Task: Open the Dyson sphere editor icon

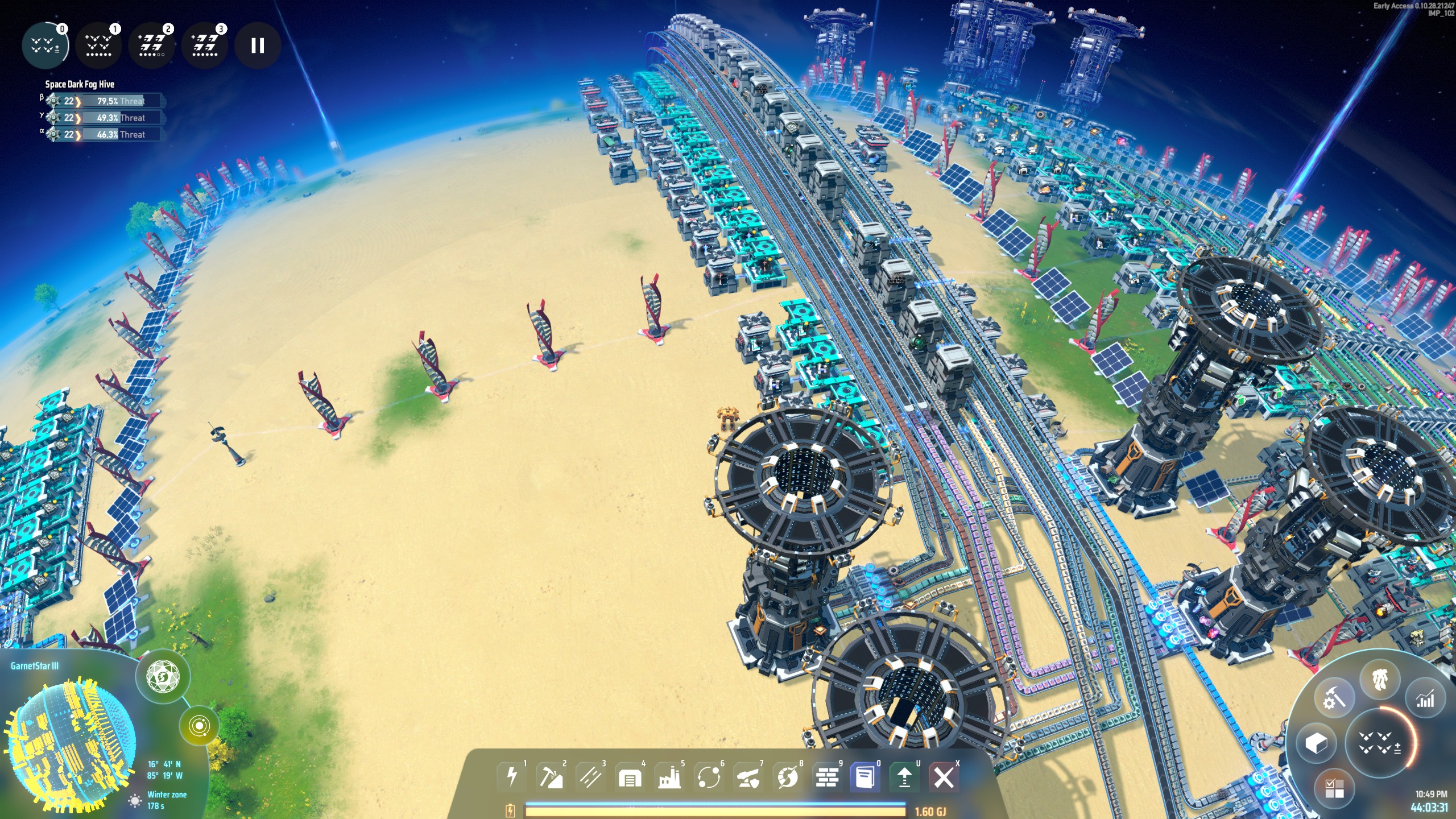Action: click(x=163, y=677)
